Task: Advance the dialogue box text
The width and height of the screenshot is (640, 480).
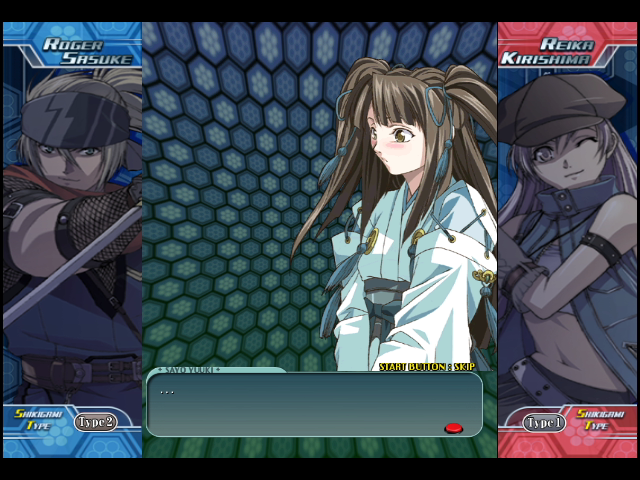Action: [314, 404]
